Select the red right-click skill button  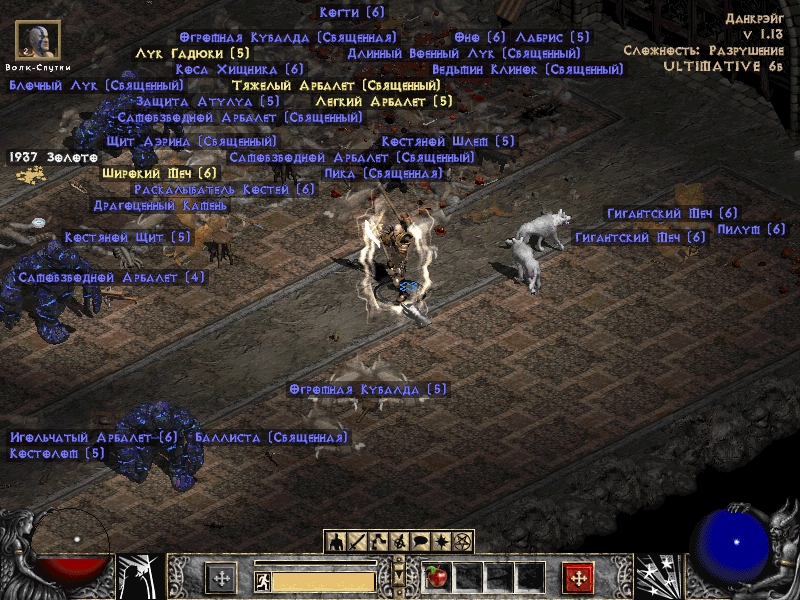578,578
